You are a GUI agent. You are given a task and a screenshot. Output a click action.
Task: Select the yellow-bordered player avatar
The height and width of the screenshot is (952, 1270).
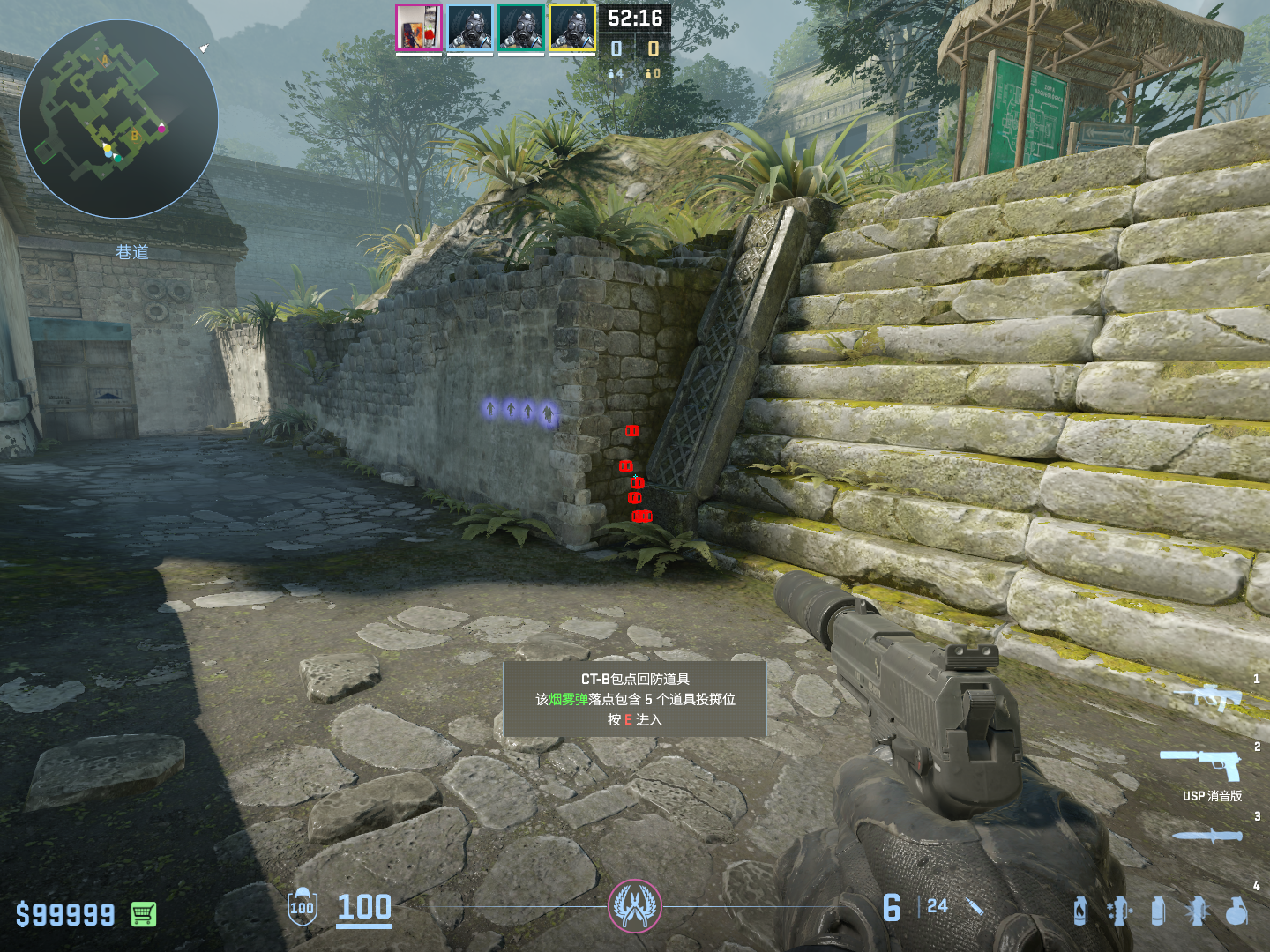tap(572, 28)
